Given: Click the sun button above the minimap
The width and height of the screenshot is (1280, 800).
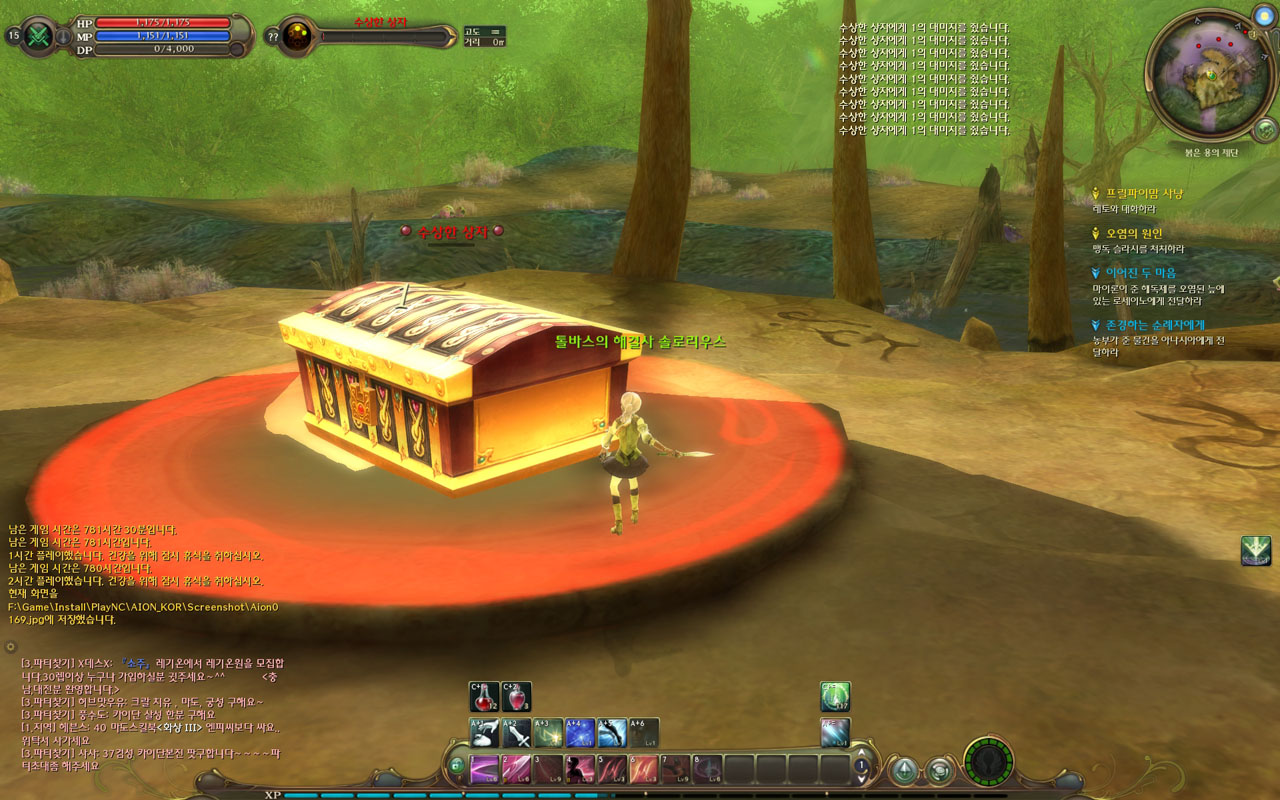Looking at the screenshot, I should coord(1262,17).
